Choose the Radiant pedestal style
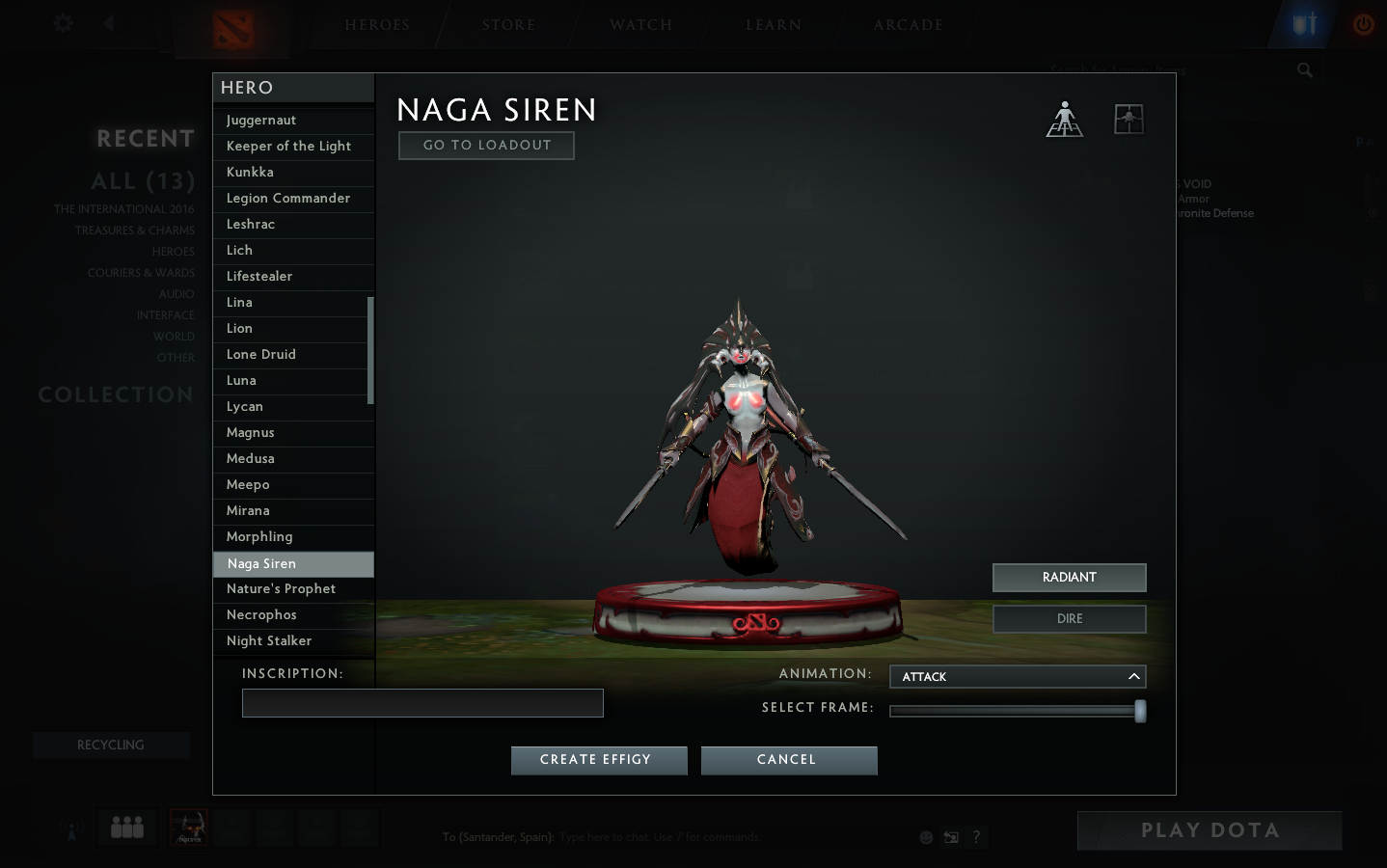 click(x=1069, y=578)
